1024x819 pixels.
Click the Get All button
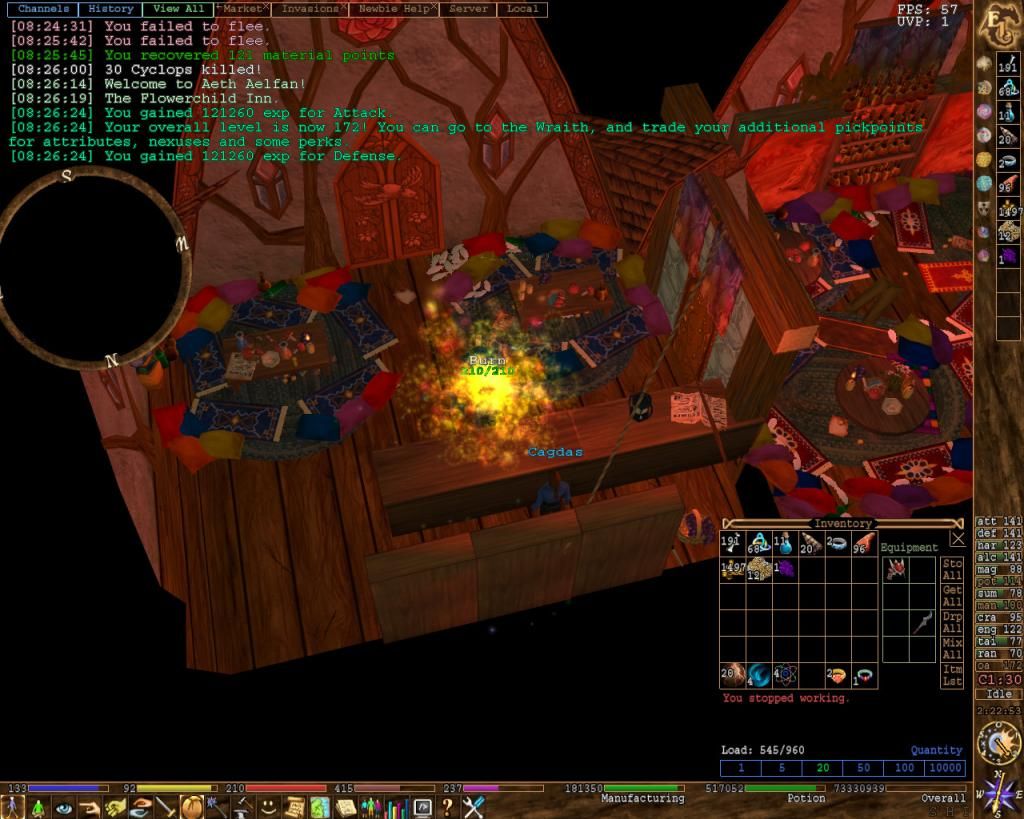(952, 596)
